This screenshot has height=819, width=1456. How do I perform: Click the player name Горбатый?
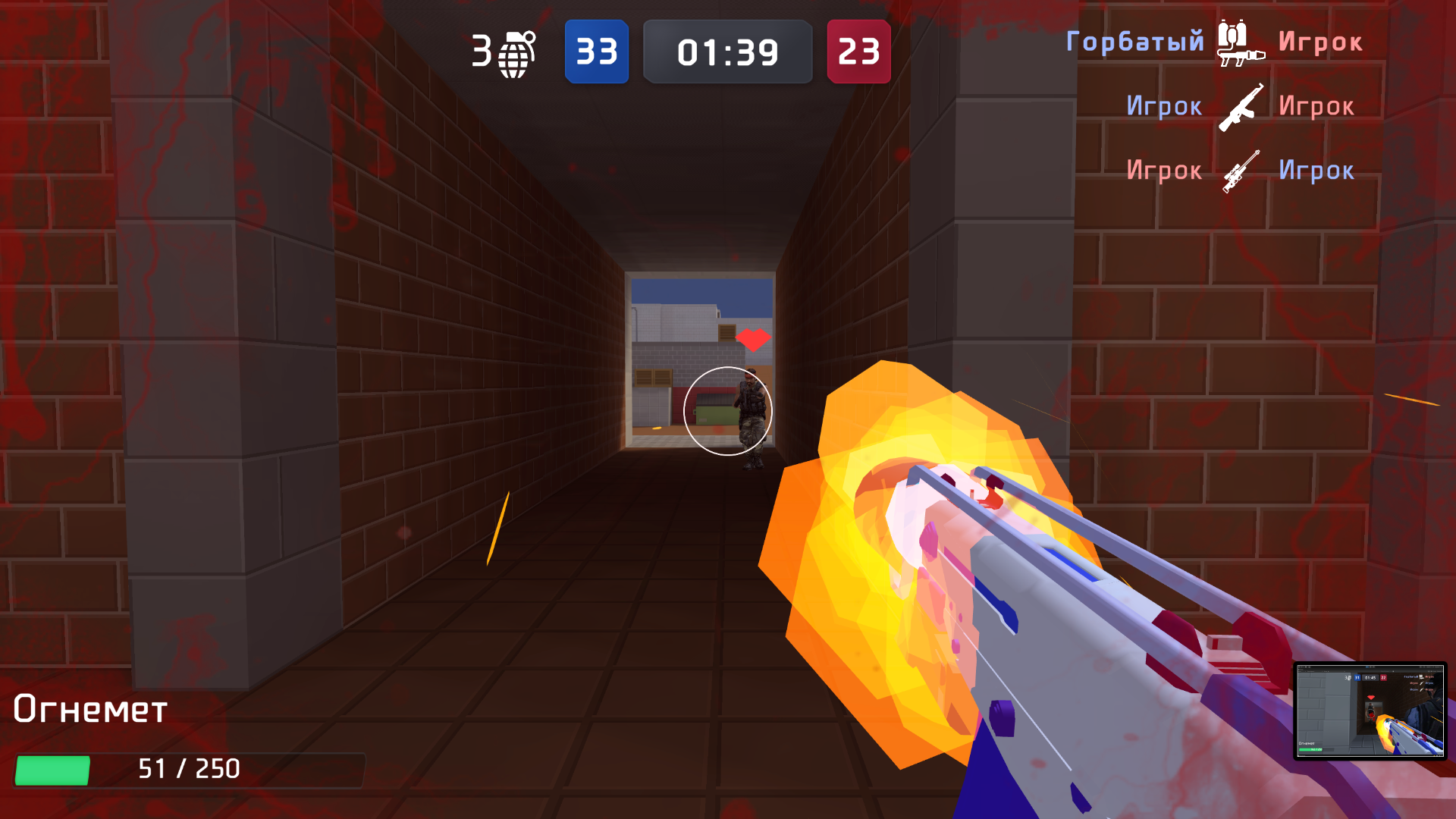[1135, 42]
